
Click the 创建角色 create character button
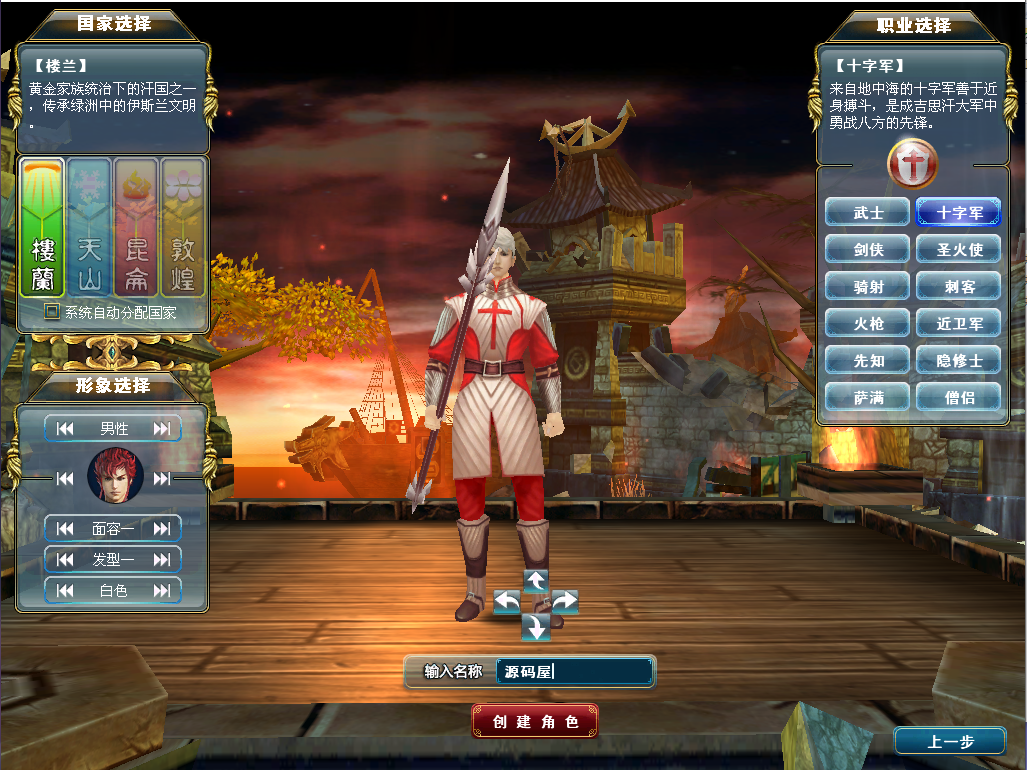(x=535, y=721)
